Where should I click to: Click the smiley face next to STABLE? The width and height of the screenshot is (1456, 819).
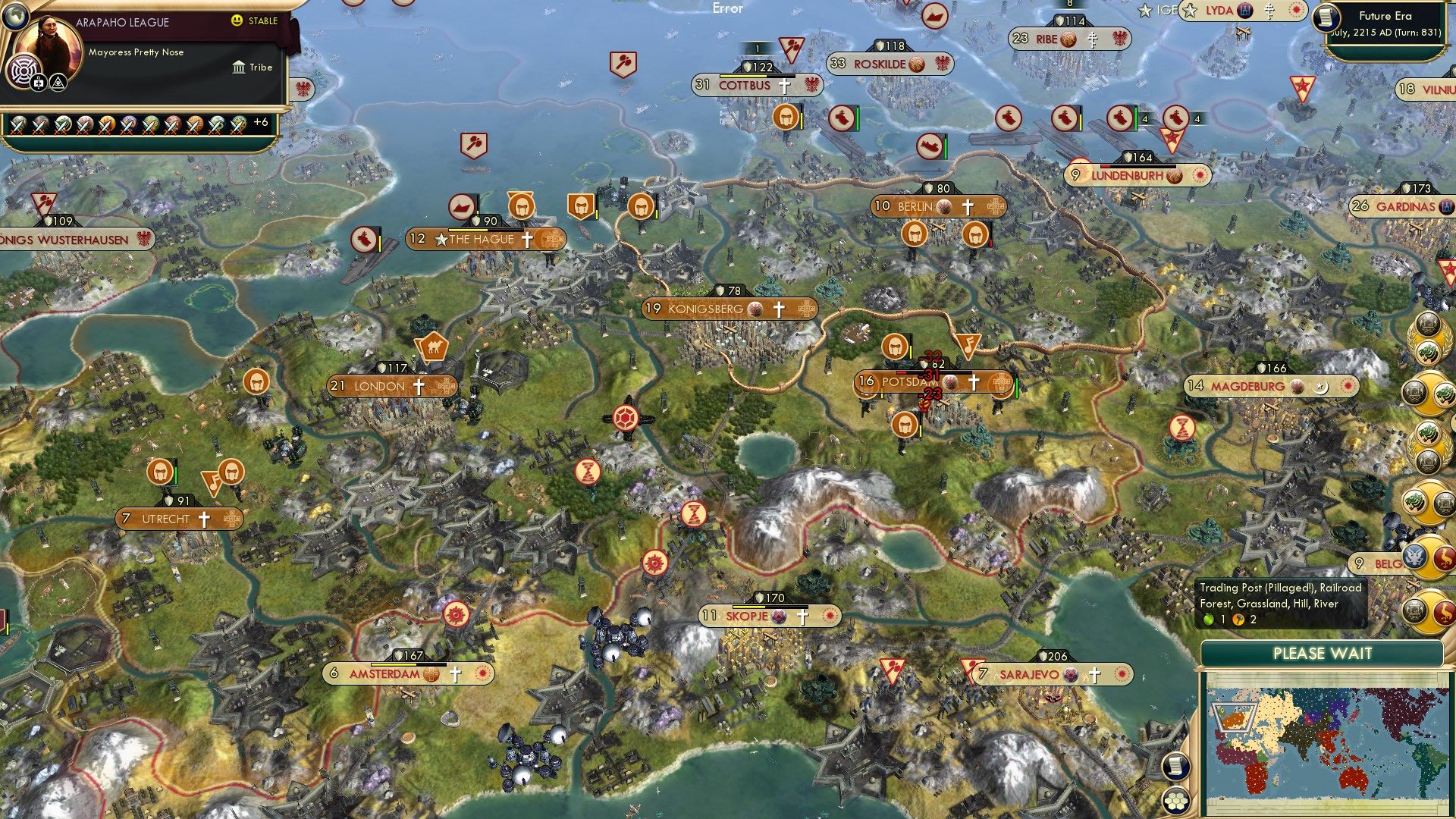[x=237, y=20]
